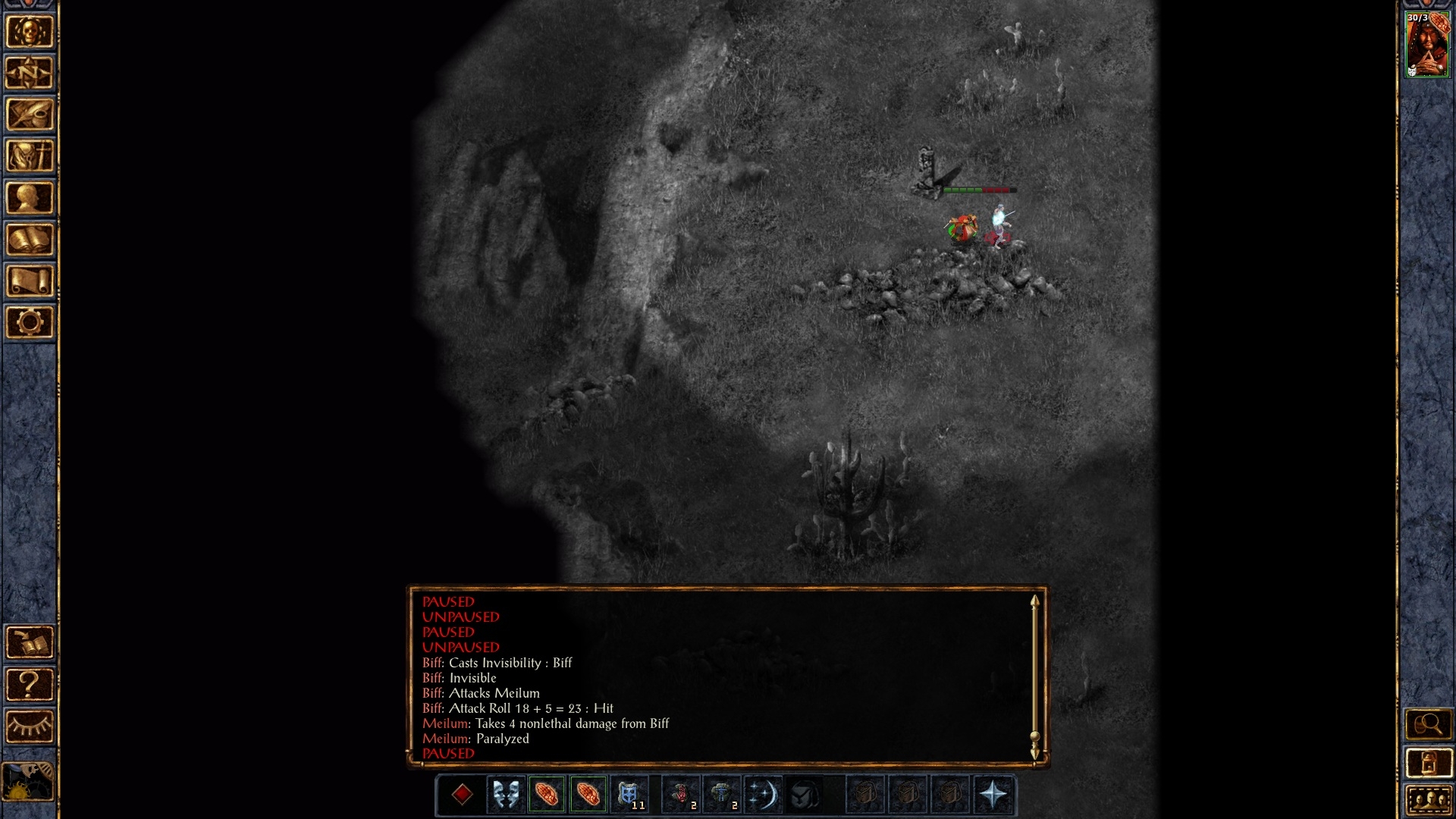1456x819 pixels.
Task: Show the character record head icon
Action: [30, 198]
